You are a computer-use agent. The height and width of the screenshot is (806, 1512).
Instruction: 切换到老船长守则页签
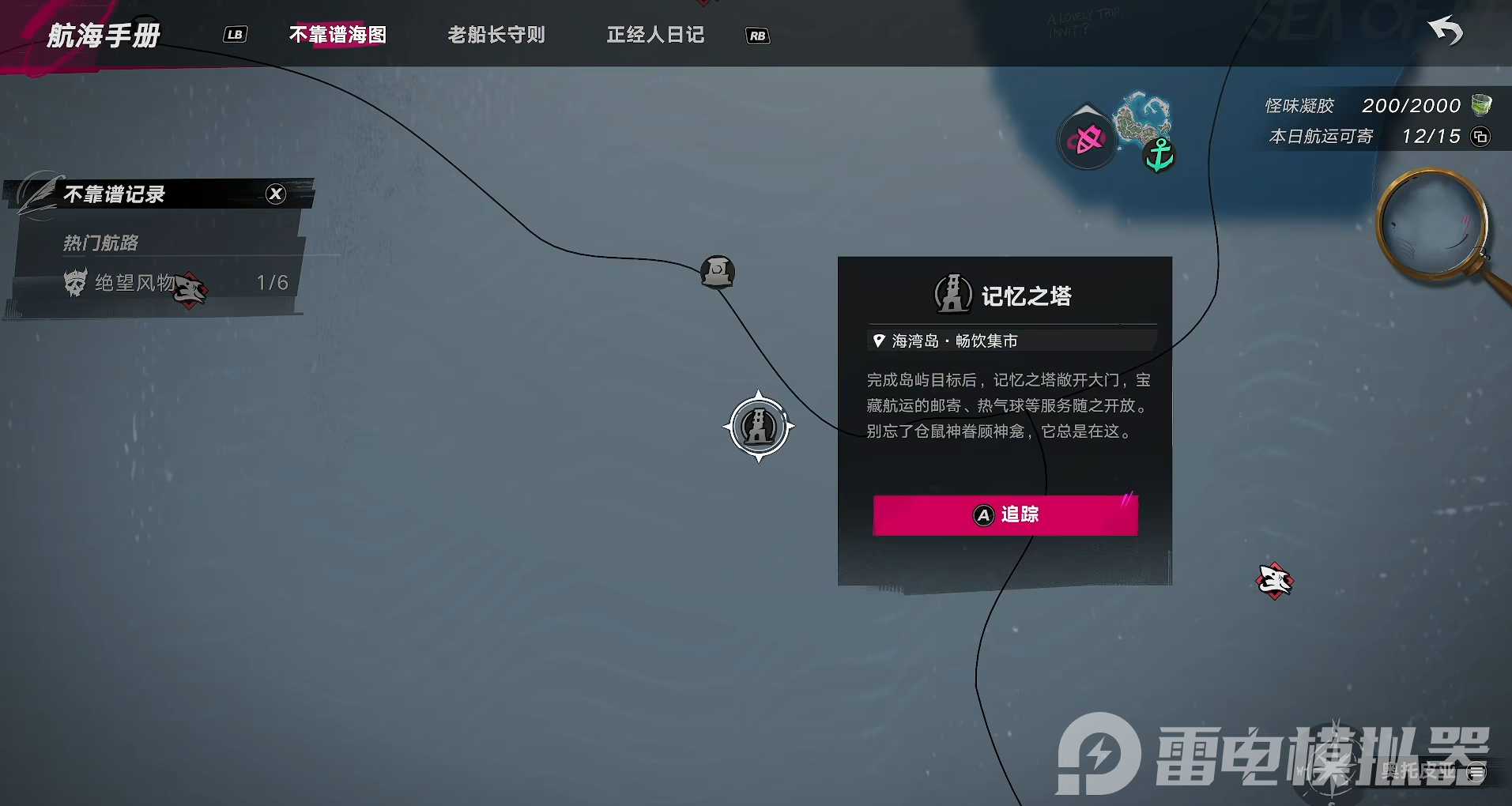click(x=496, y=34)
